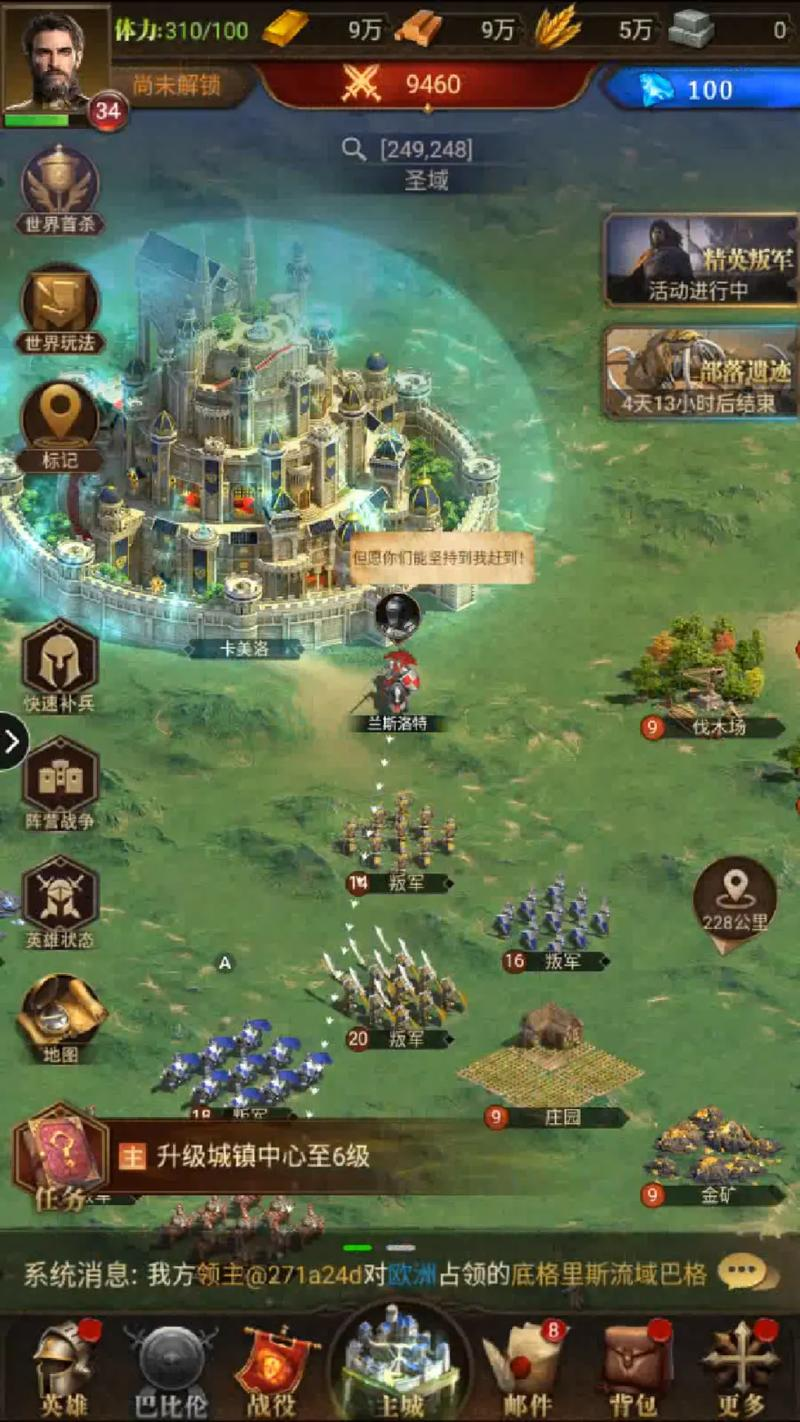Open 世界首杀 trophy menu
800x1422 pixels.
tap(60, 185)
